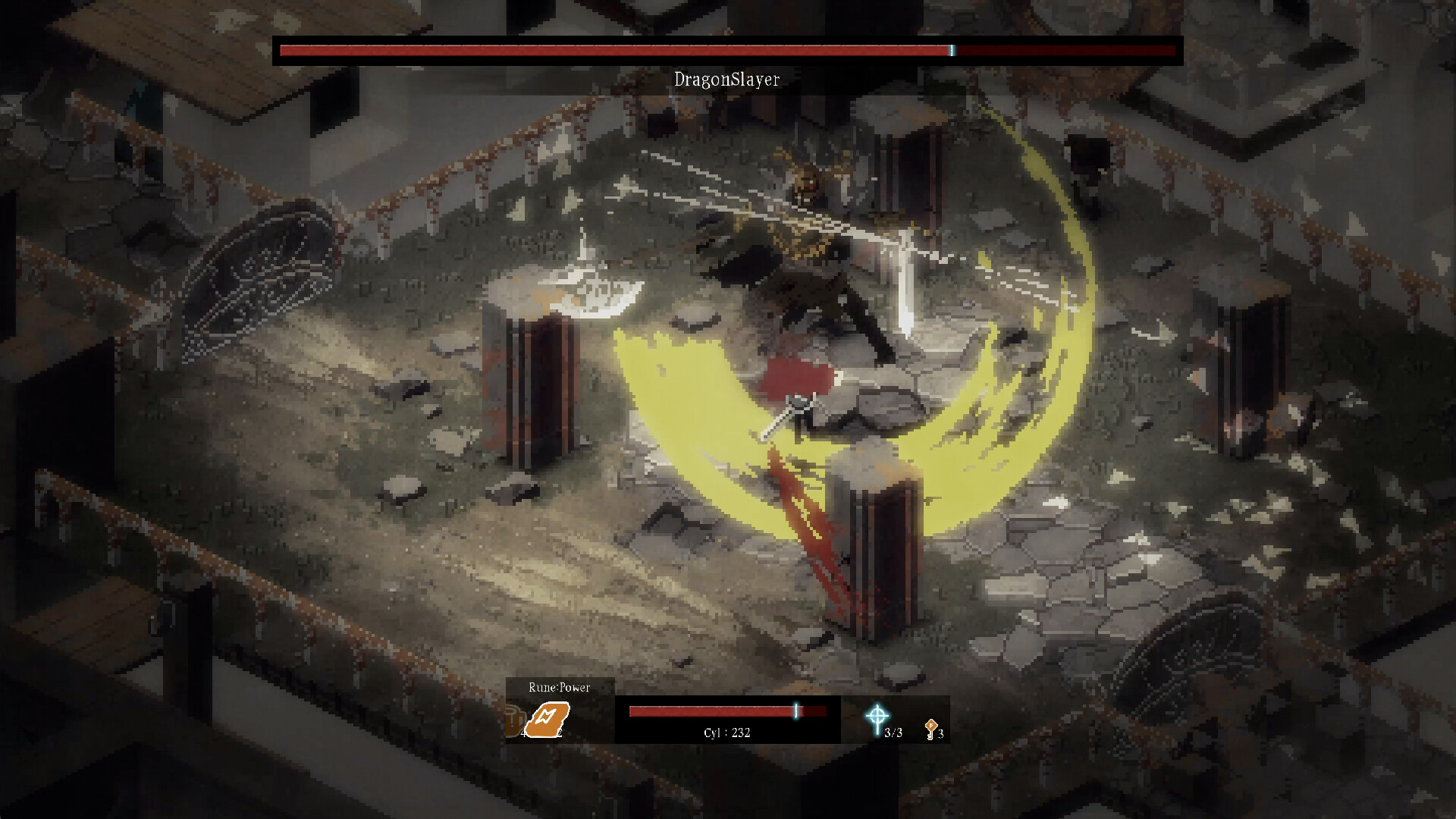Image resolution: width=1456 pixels, height=819 pixels.
Task: Expand the Rune:Power tooltip panel
Action: (x=560, y=687)
